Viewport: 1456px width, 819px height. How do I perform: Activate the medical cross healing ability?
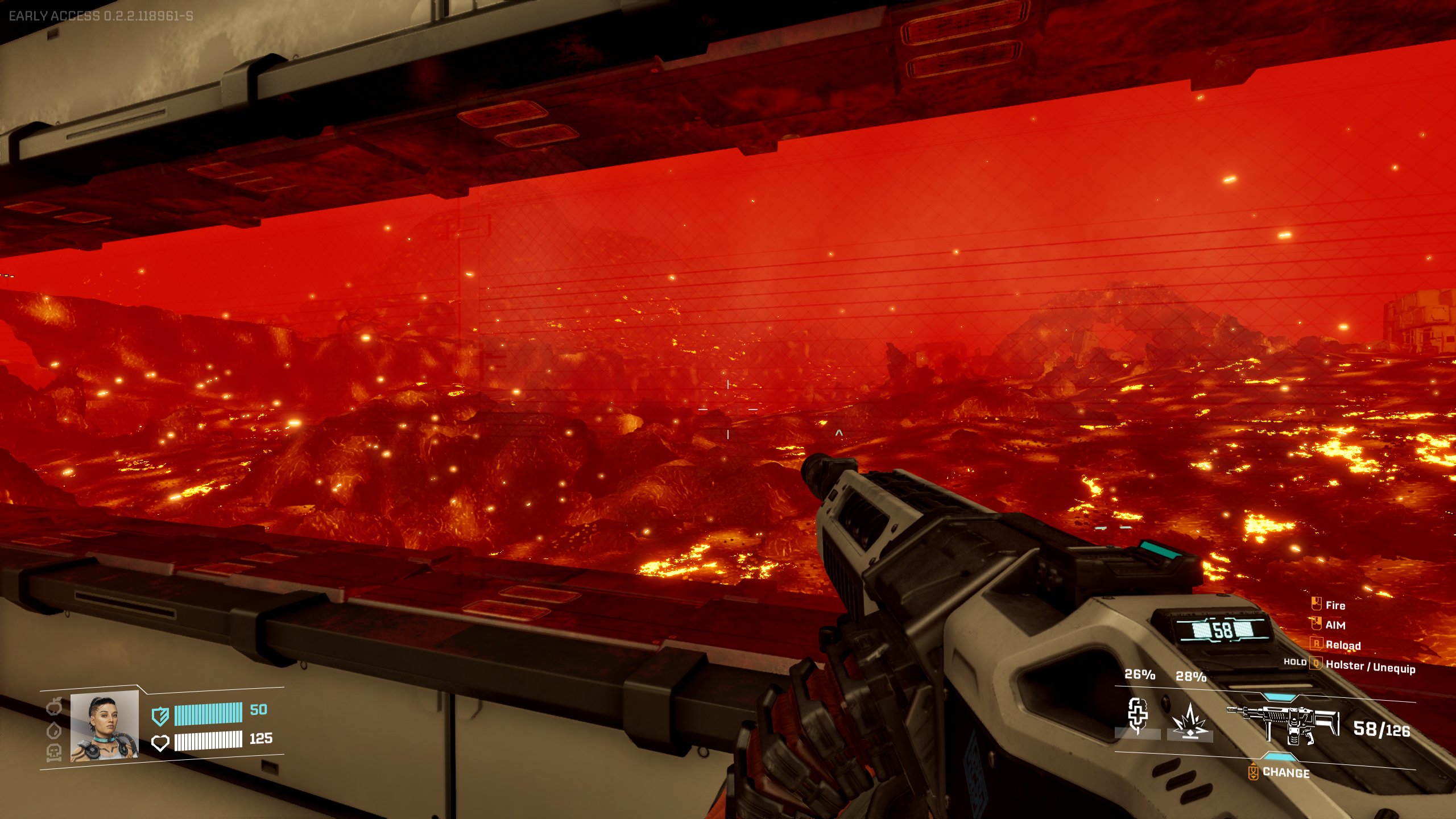coord(1137,715)
